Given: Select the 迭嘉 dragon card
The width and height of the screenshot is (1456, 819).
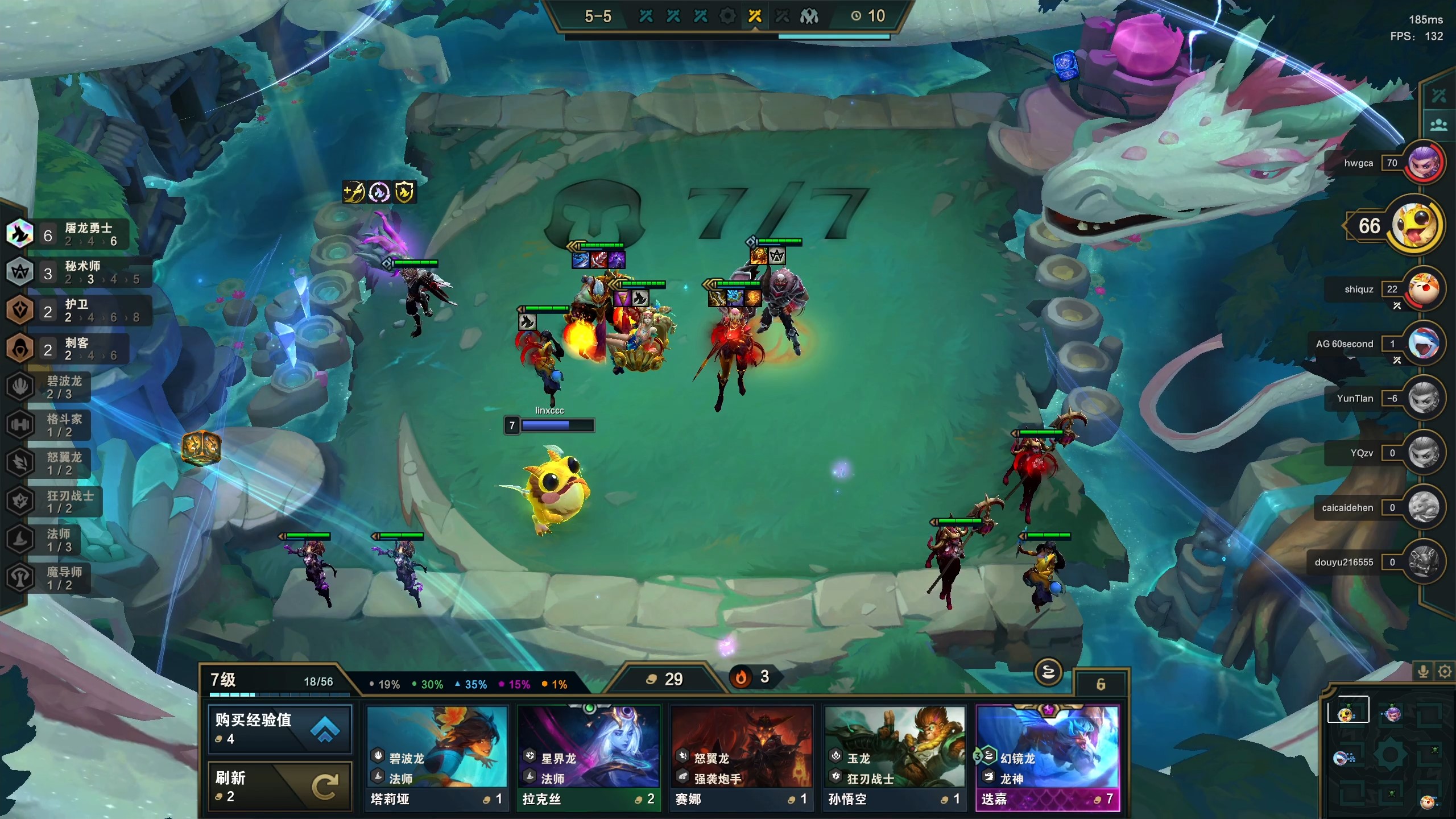Looking at the screenshot, I should [1048, 758].
